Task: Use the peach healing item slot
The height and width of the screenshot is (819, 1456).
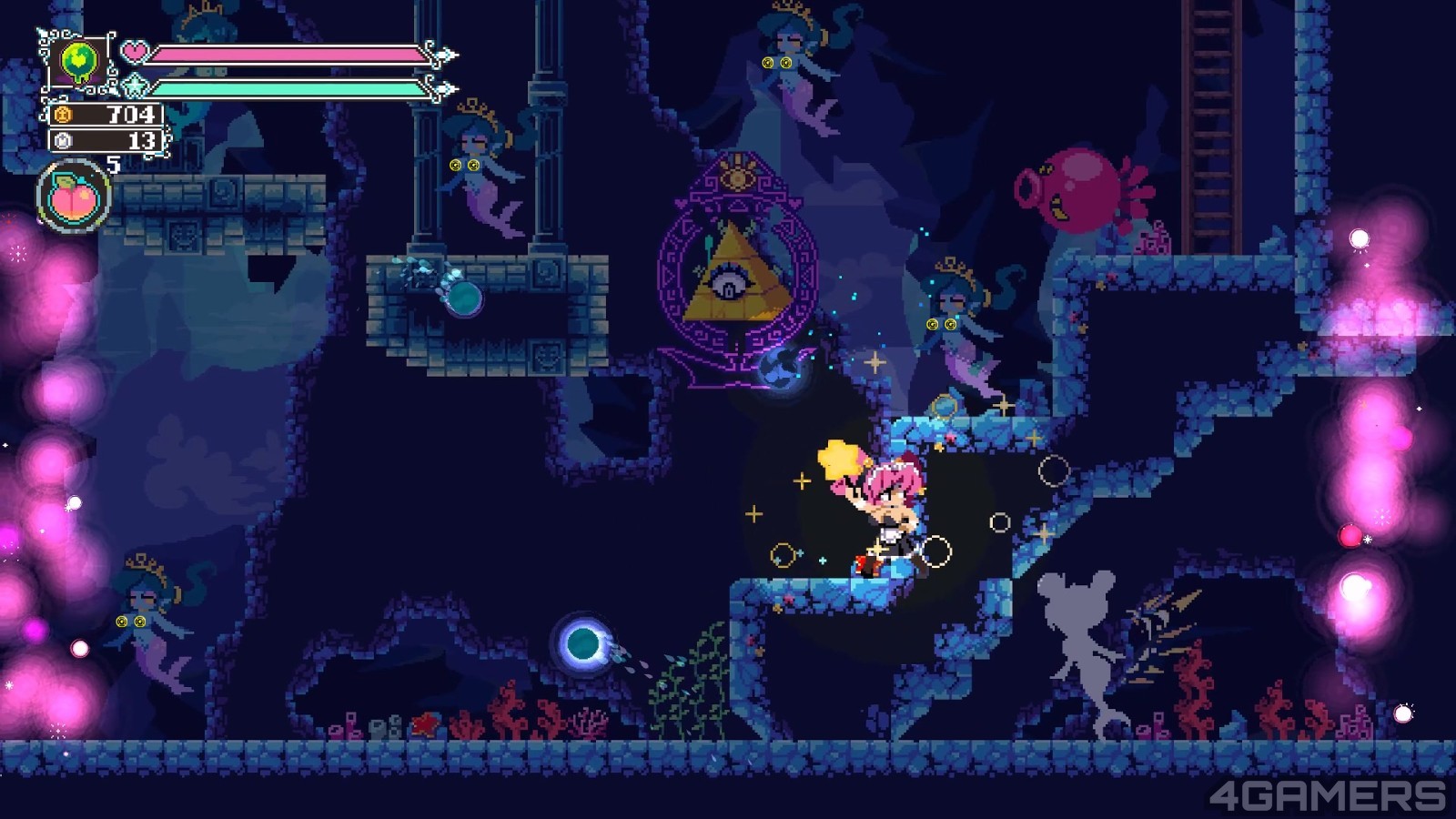Action: coord(74,197)
